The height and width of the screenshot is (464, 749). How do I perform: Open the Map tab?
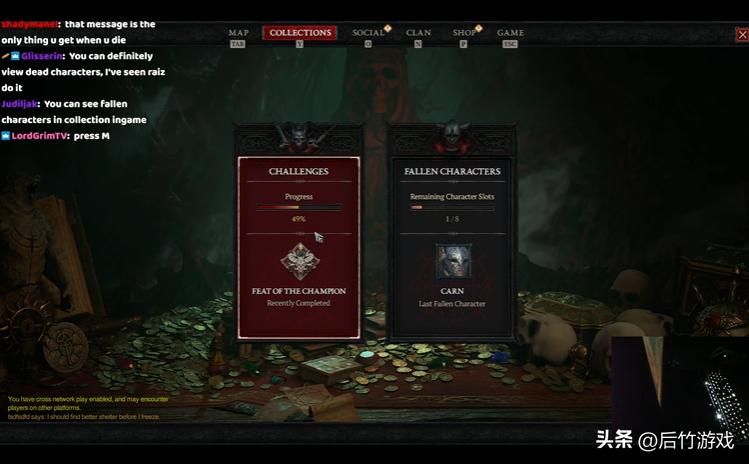[238, 33]
